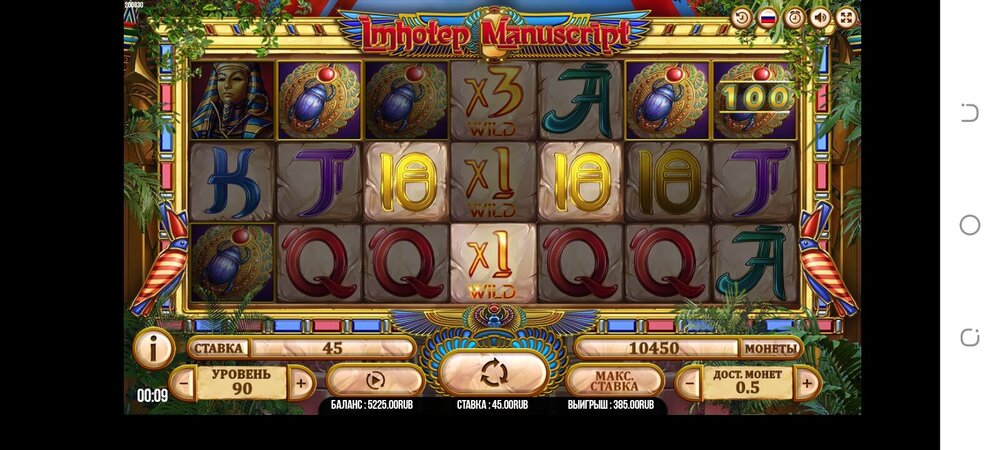1000x450 pixels.
Task: Toggle fullscreen with the arrows icon
Action: click(x=846, y=17)
